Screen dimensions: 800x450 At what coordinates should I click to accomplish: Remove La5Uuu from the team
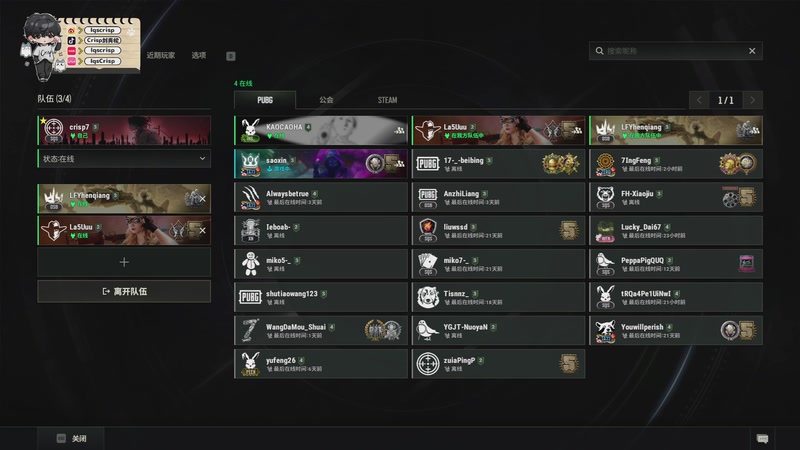coord(202,230)
